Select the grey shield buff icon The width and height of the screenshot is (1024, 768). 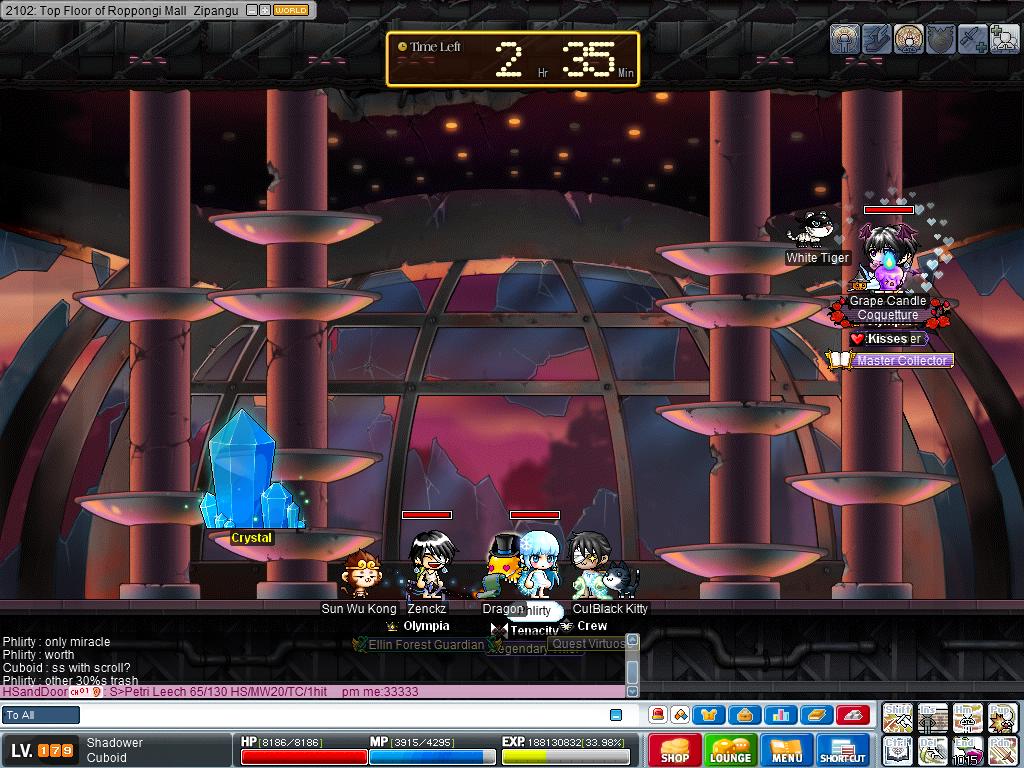coord(939,38)
